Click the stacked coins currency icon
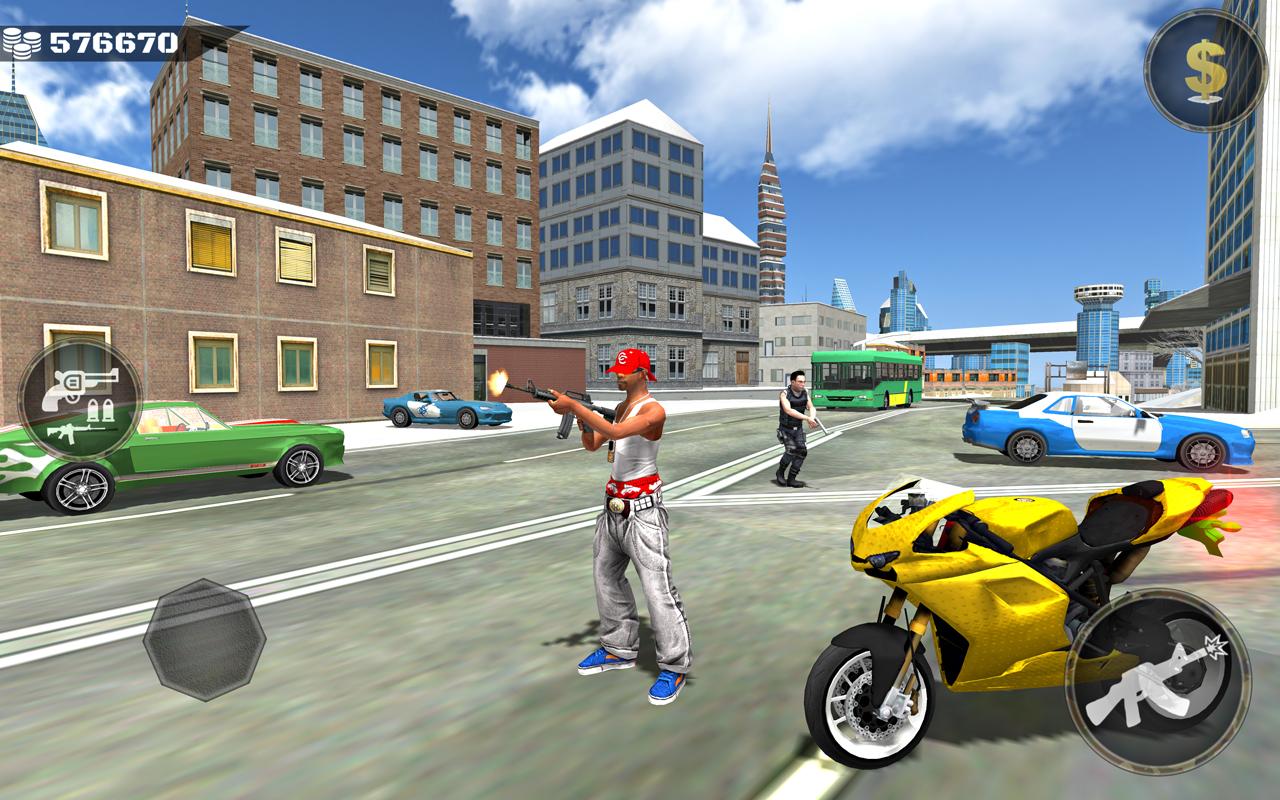Screen dimensions: 1280x800 point(22,41)
